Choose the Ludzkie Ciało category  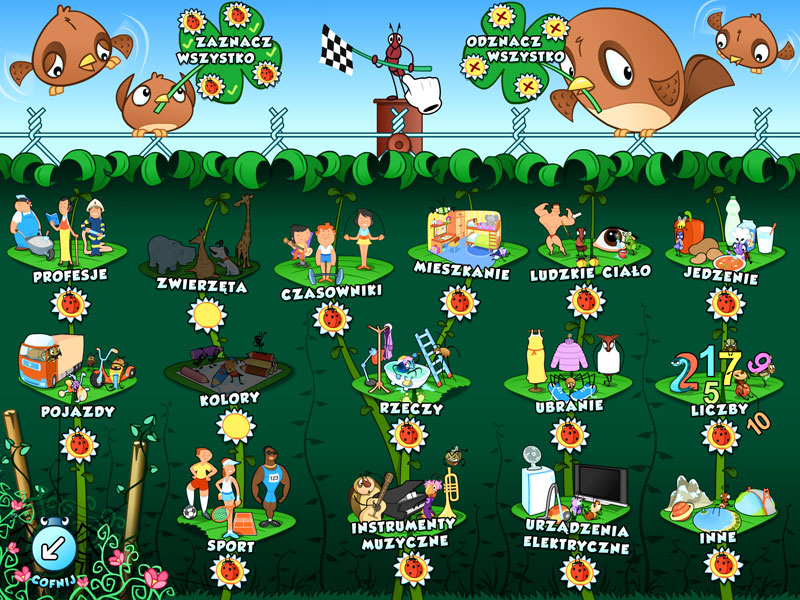click(x=590, y=243)
